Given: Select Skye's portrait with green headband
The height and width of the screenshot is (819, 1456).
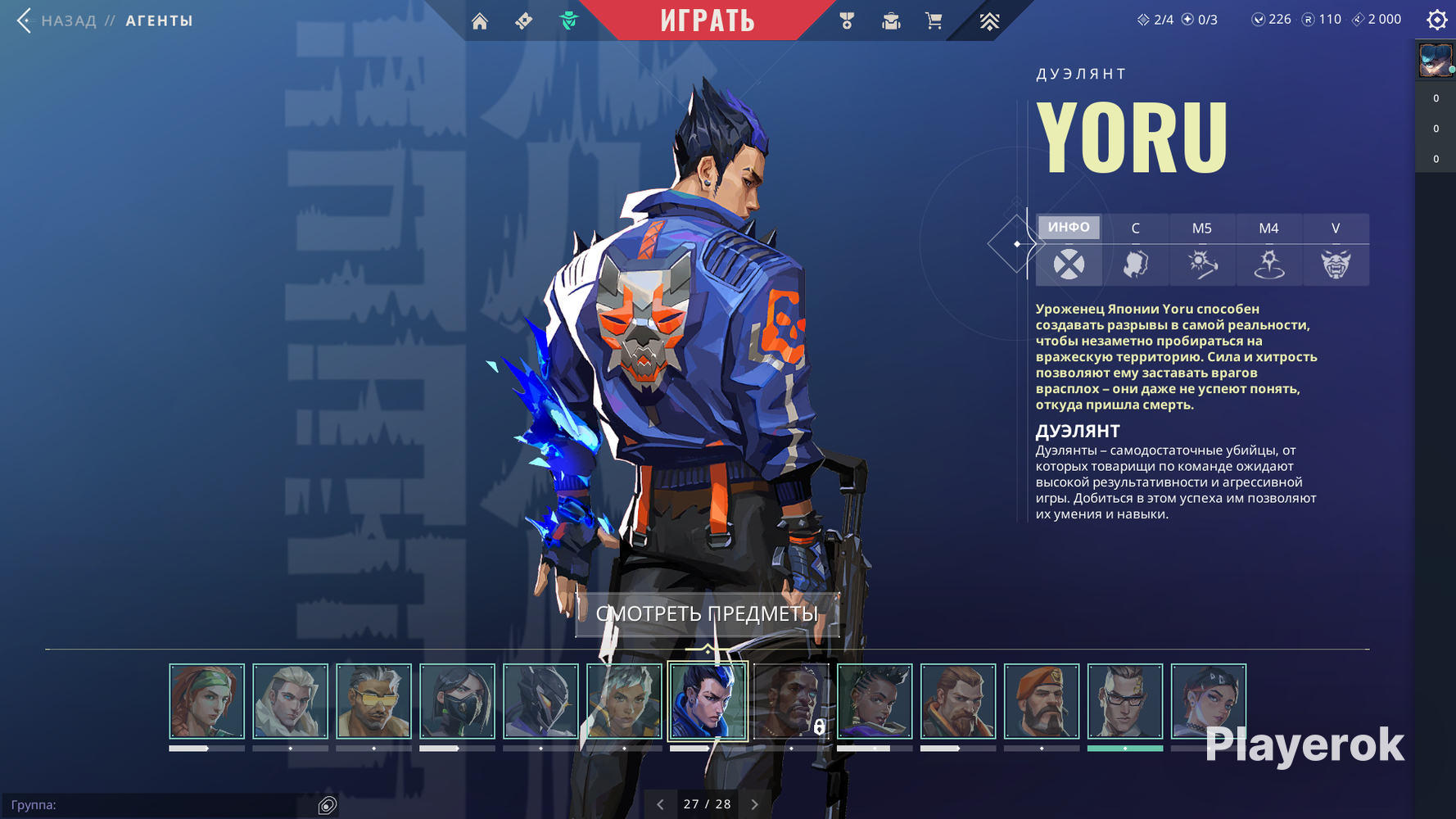Looking at the screenshot, I should [206, 701].
